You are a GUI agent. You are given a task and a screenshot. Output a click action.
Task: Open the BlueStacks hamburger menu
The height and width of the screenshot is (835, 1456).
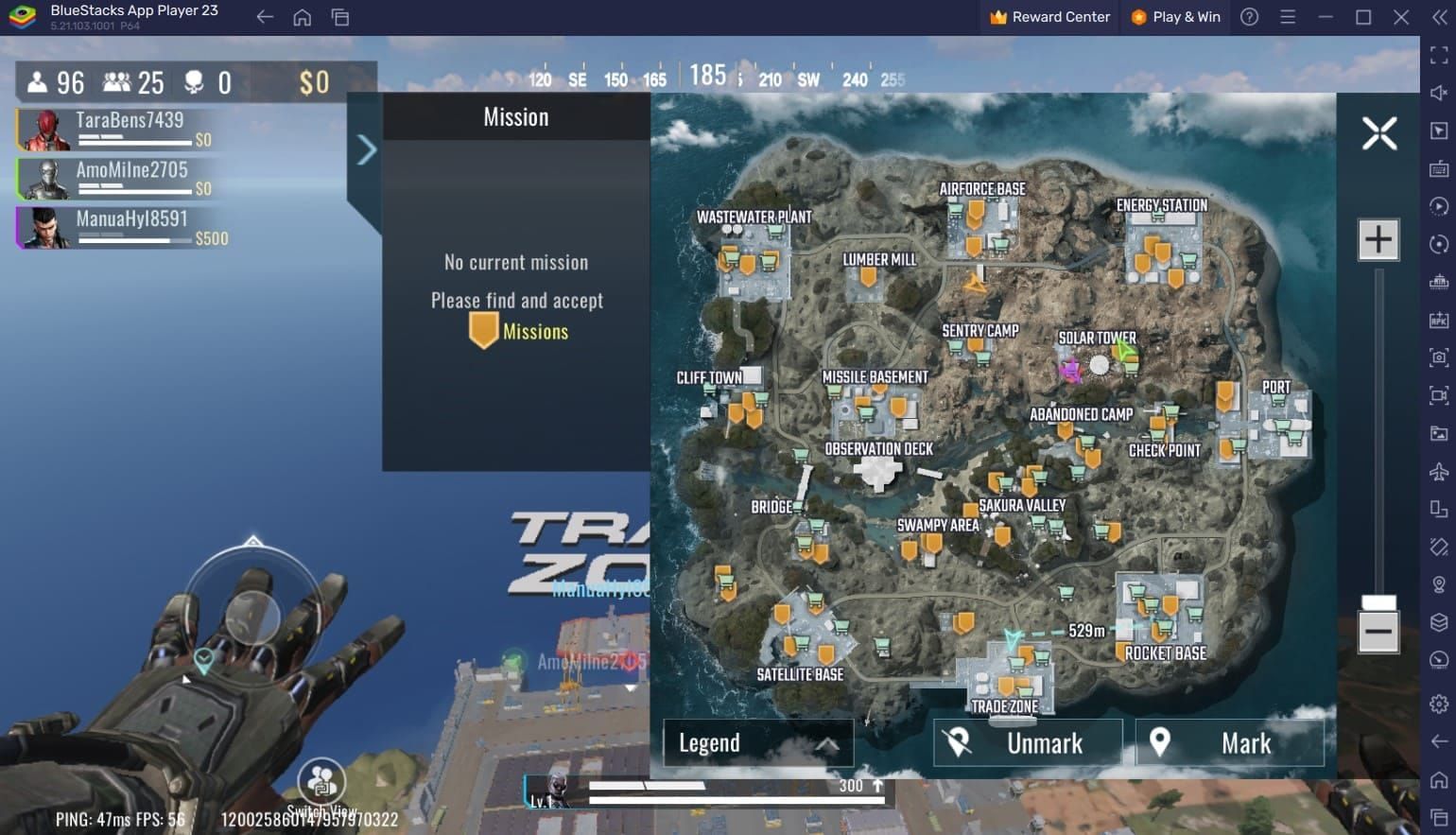(1288, 17)
